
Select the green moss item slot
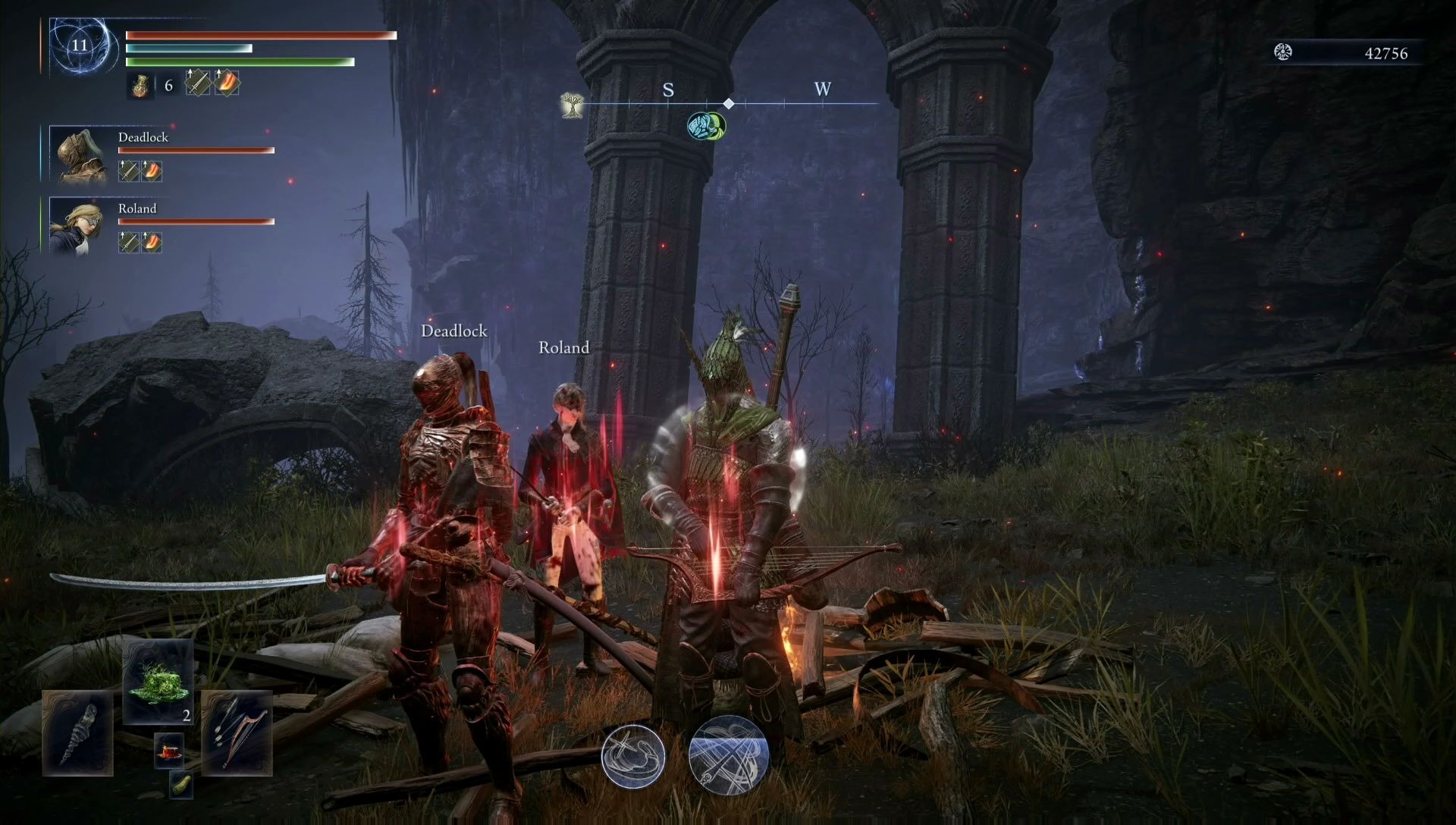[158, 681]
